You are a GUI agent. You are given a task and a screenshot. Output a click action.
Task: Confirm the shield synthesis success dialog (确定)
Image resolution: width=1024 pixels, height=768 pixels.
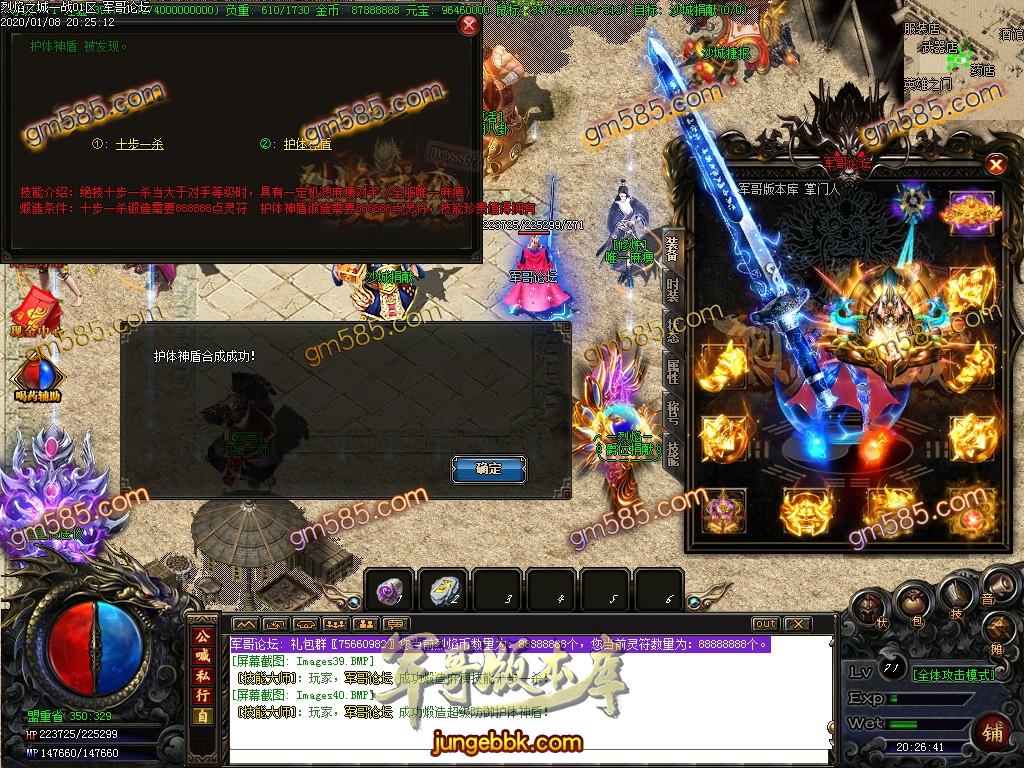click(489, 468)
